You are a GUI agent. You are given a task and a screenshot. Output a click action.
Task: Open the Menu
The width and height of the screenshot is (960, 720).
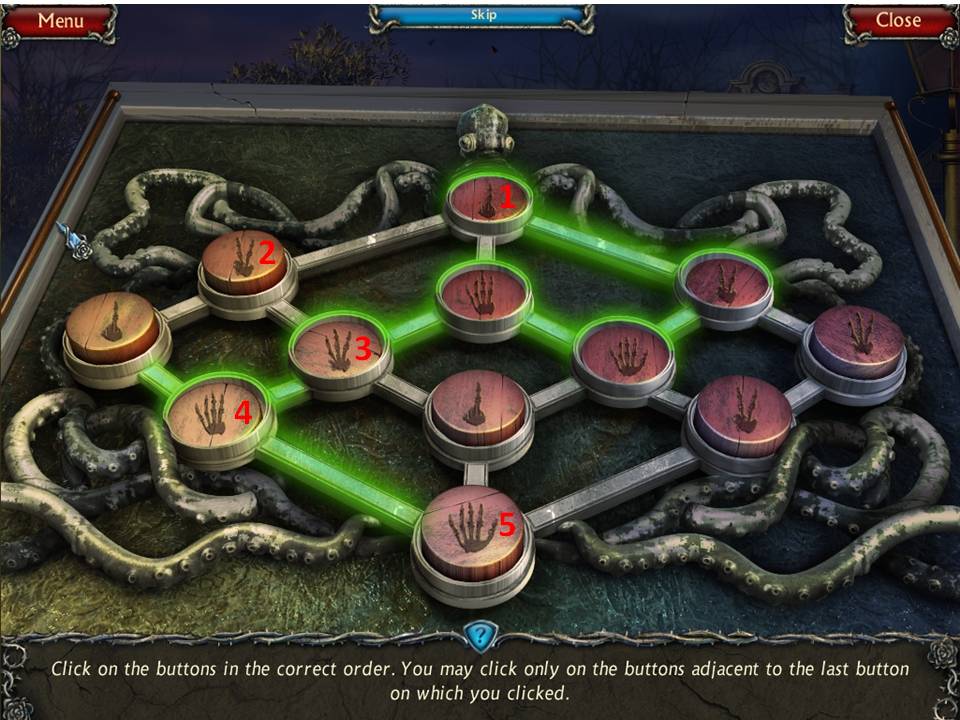(x=60, y=21)
